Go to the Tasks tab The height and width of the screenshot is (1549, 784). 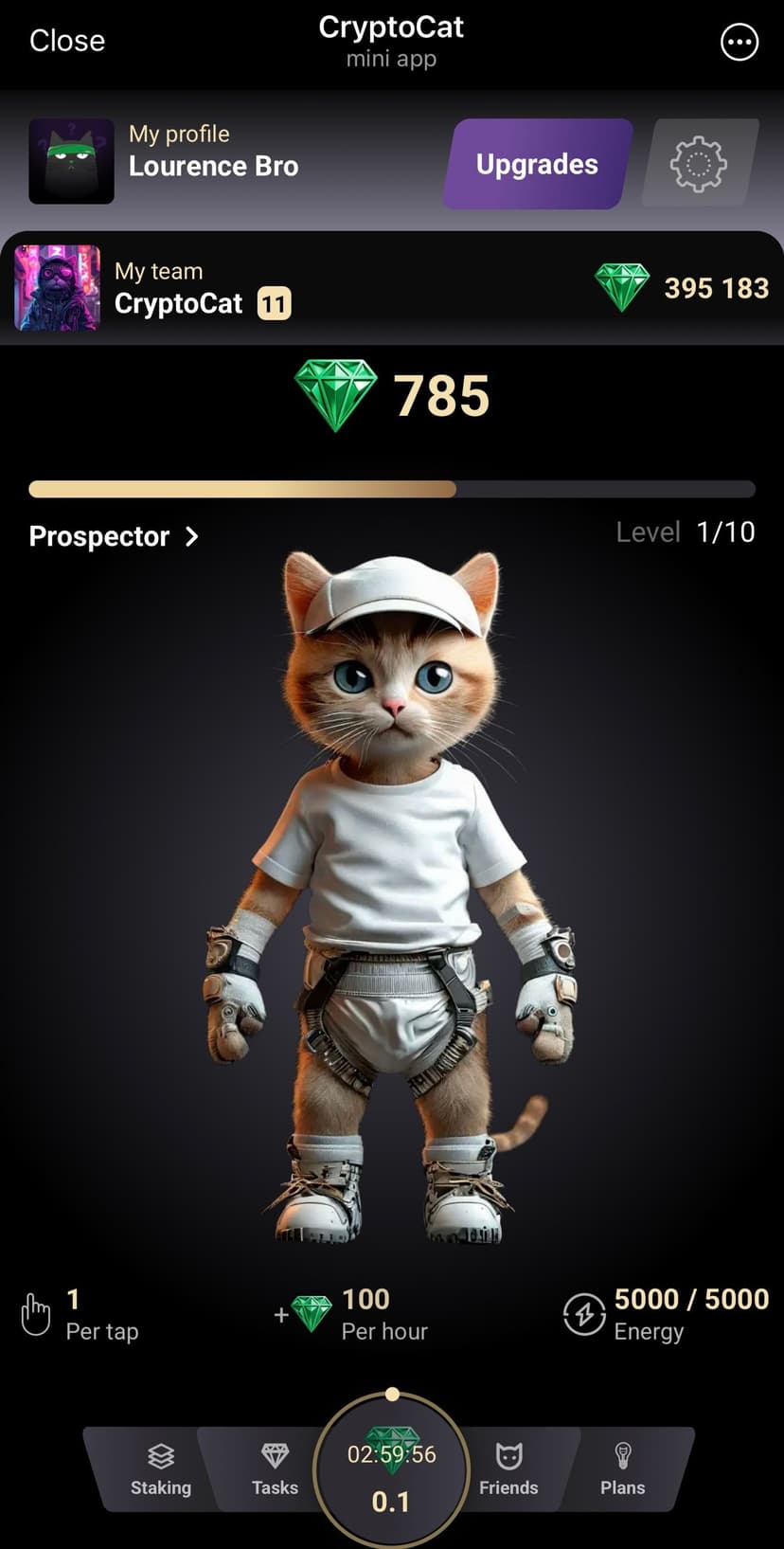(x=275, y=1469)
